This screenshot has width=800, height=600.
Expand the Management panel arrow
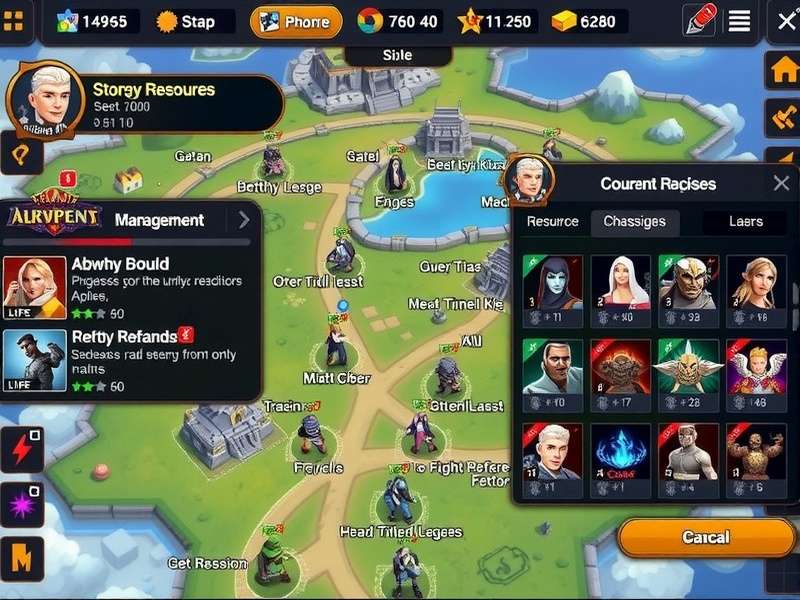tap(243, 220)
